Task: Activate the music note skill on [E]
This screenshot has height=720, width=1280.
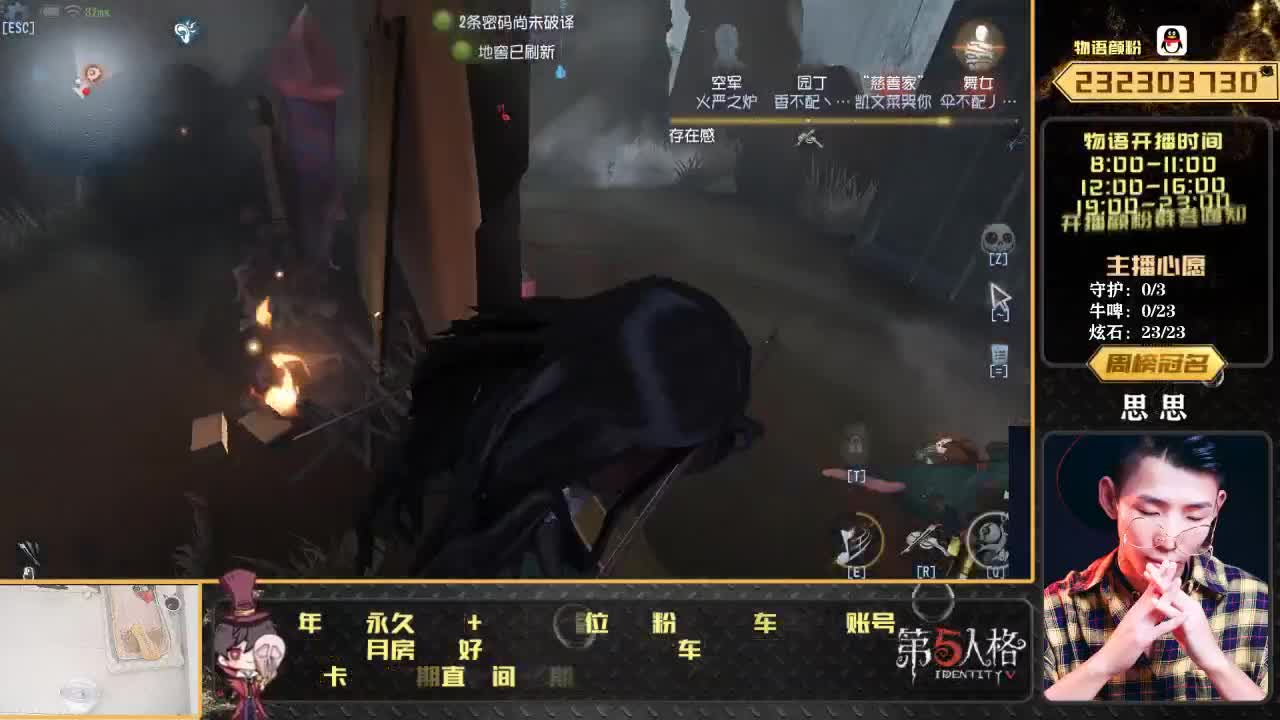Action: 855,540
